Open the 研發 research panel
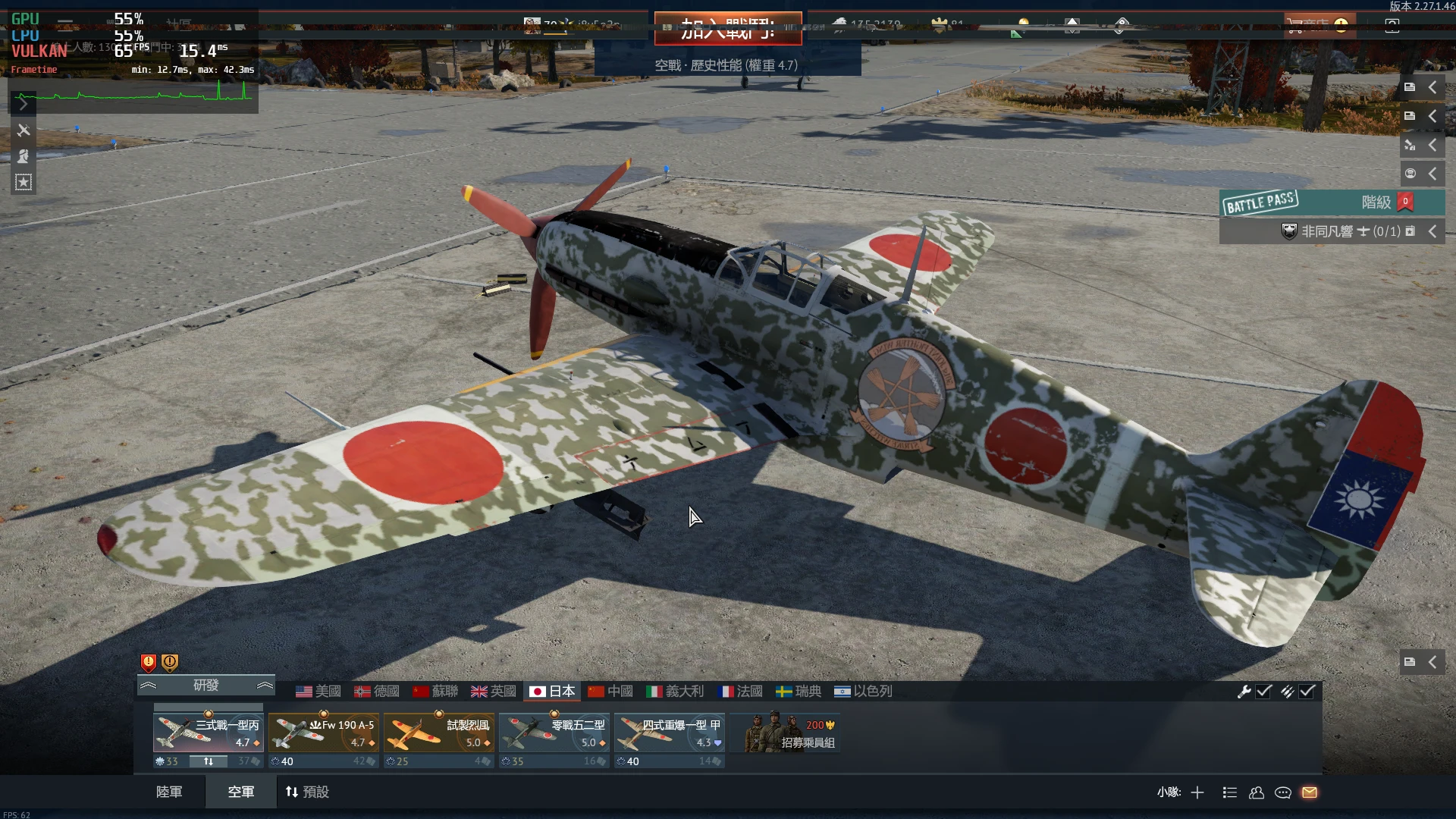The width and height of the screenshot is (1456, 819). (x=206, y=686)
